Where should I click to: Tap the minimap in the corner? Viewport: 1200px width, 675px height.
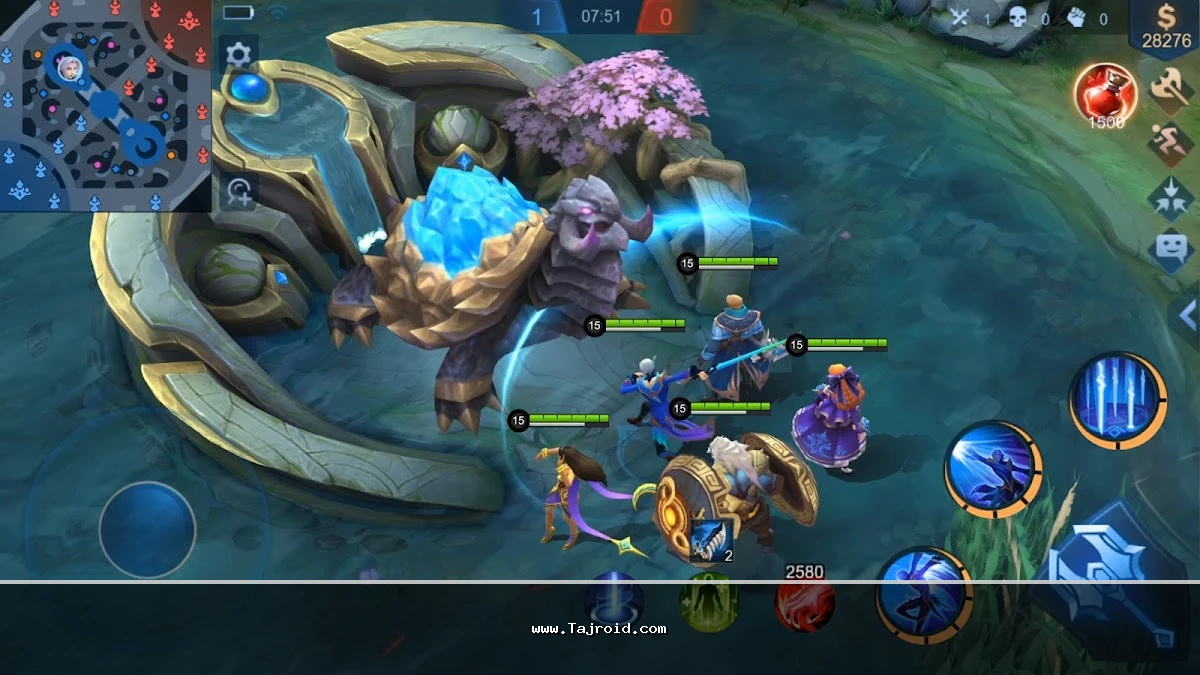[105, 105]
